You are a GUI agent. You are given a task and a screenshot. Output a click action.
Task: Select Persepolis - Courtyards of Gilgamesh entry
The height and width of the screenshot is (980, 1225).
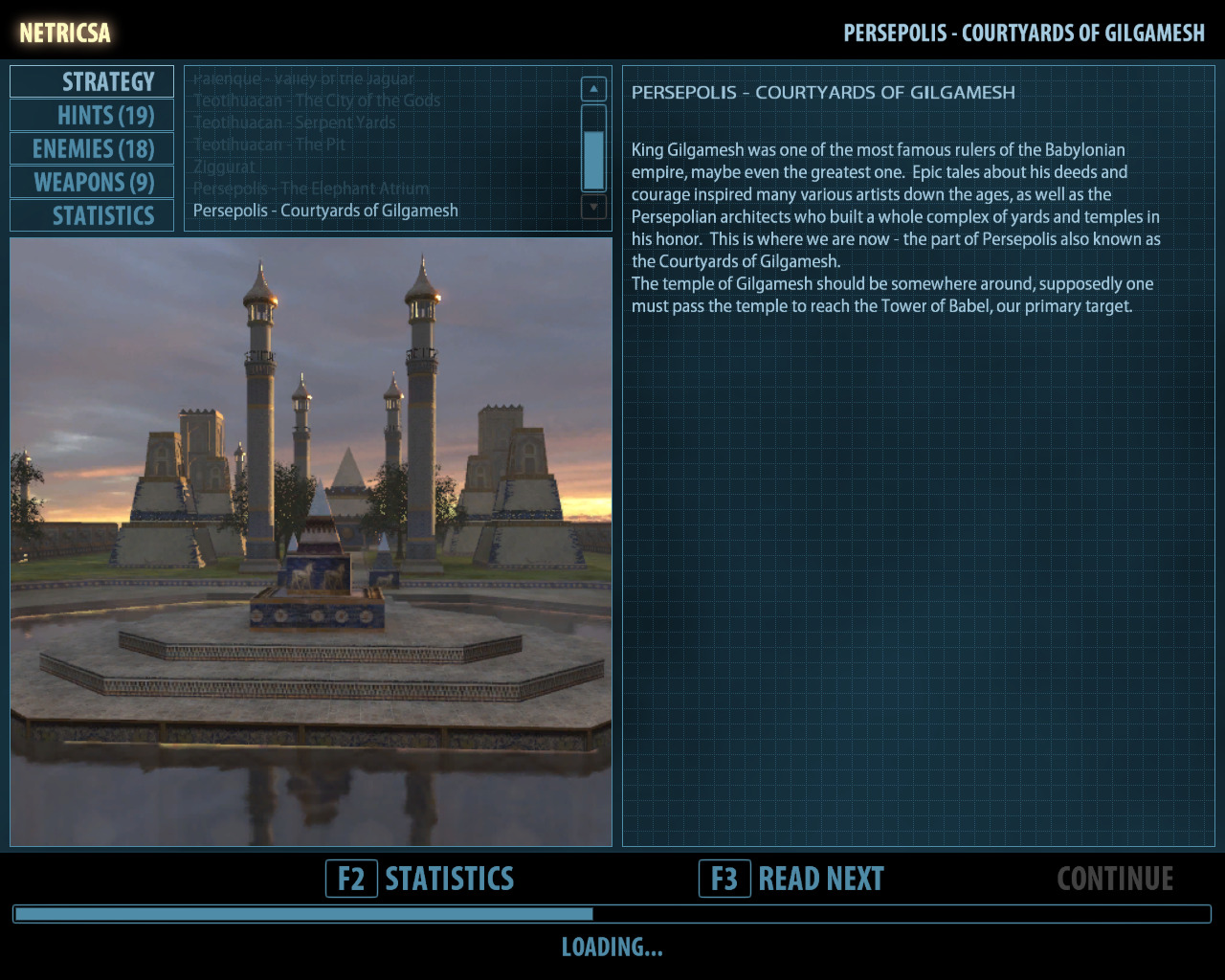pos(325,211)
